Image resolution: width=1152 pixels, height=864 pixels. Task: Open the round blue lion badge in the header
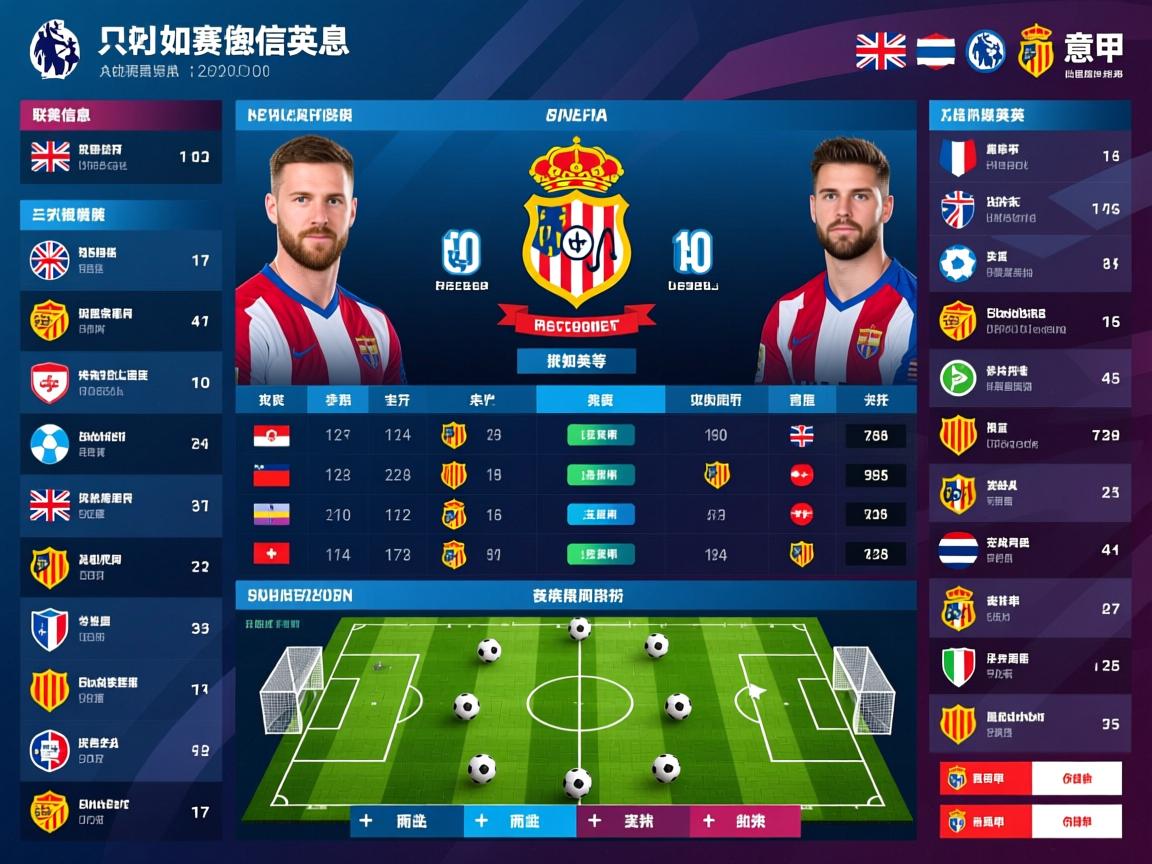[986, 51]
